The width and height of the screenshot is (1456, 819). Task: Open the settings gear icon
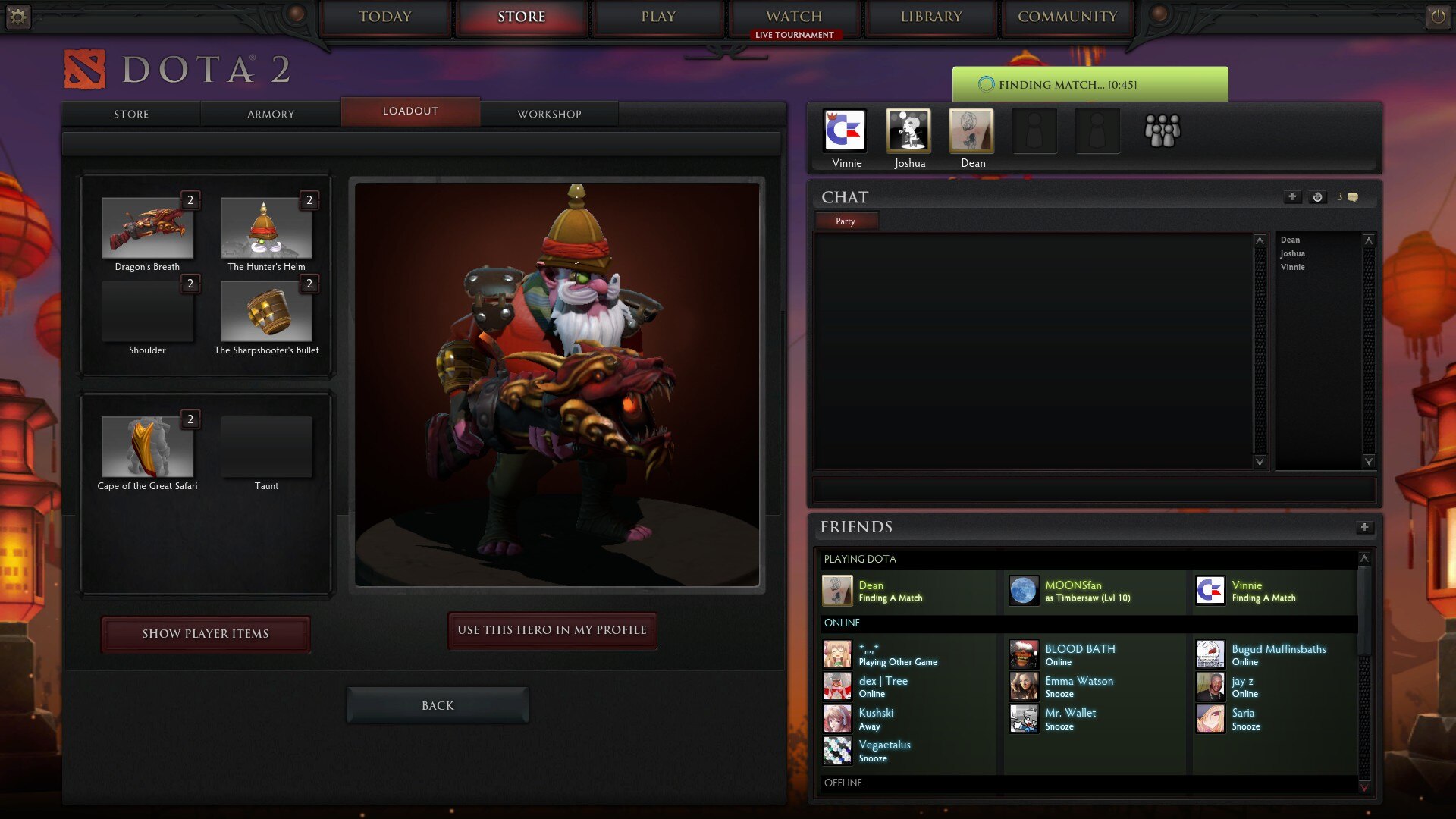(x=18, y=17)
